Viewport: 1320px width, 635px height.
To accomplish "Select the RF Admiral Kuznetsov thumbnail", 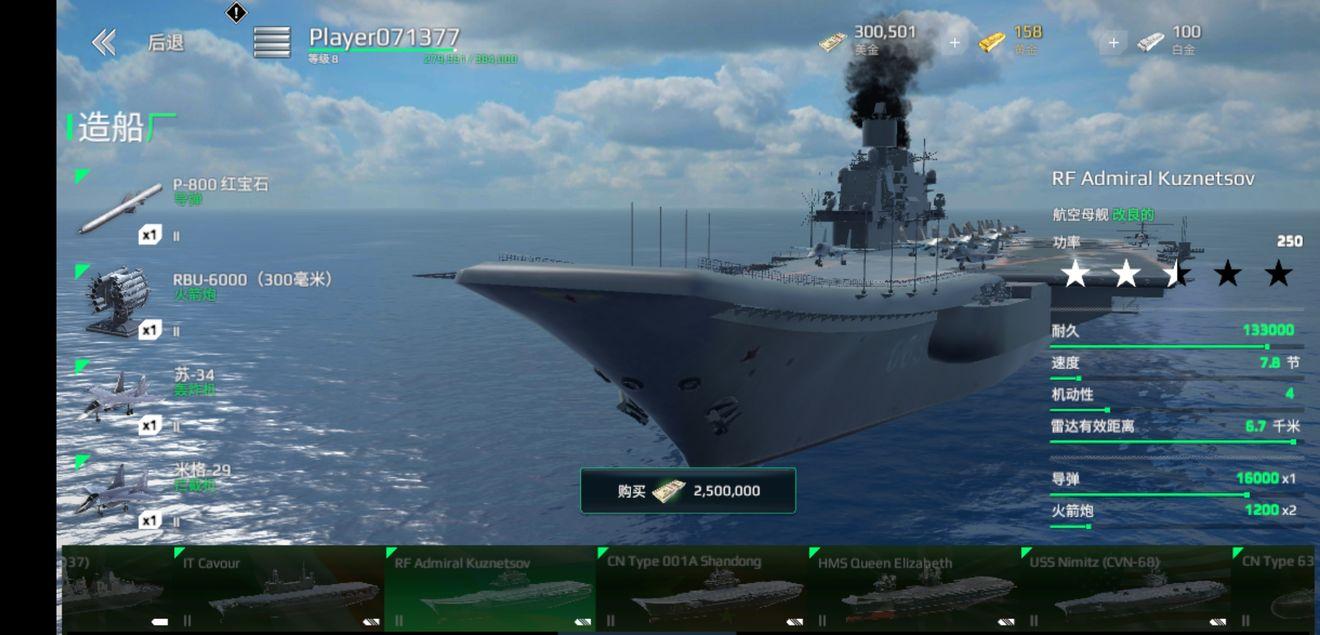I will 490,590.
